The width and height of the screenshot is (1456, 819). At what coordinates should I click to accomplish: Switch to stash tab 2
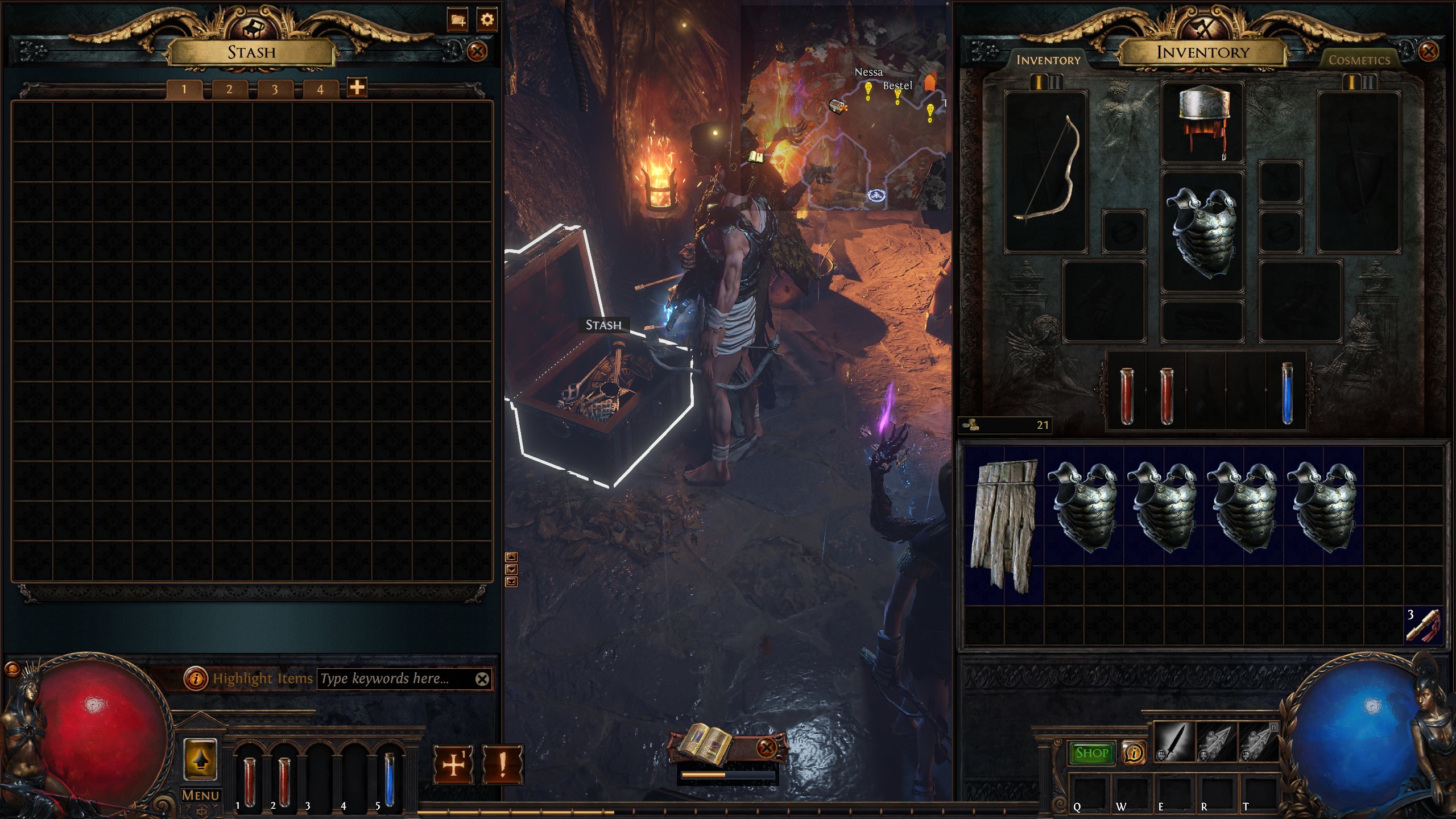click(229, 89)
